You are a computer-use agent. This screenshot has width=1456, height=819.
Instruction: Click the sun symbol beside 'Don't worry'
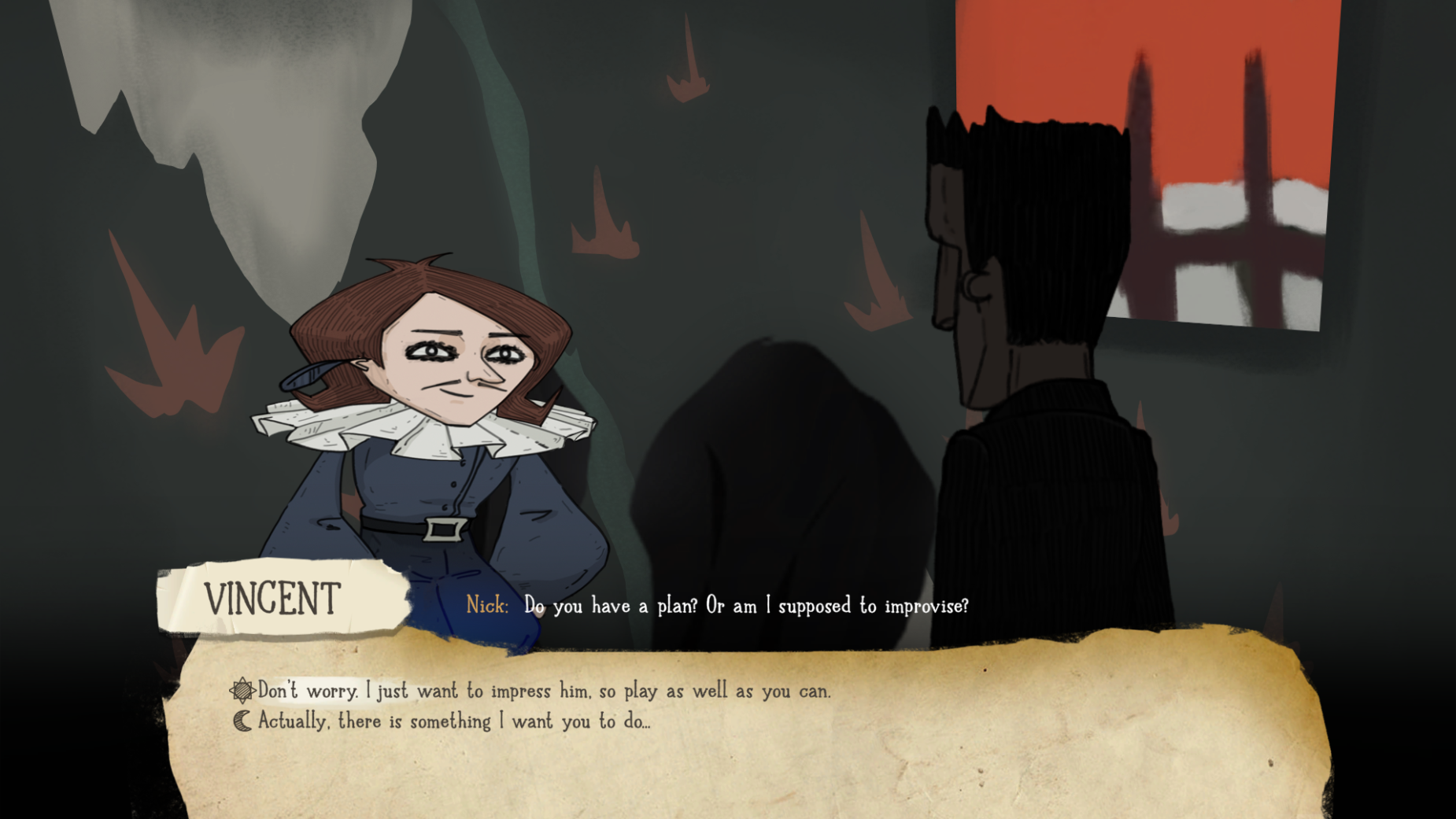point(244,692)
